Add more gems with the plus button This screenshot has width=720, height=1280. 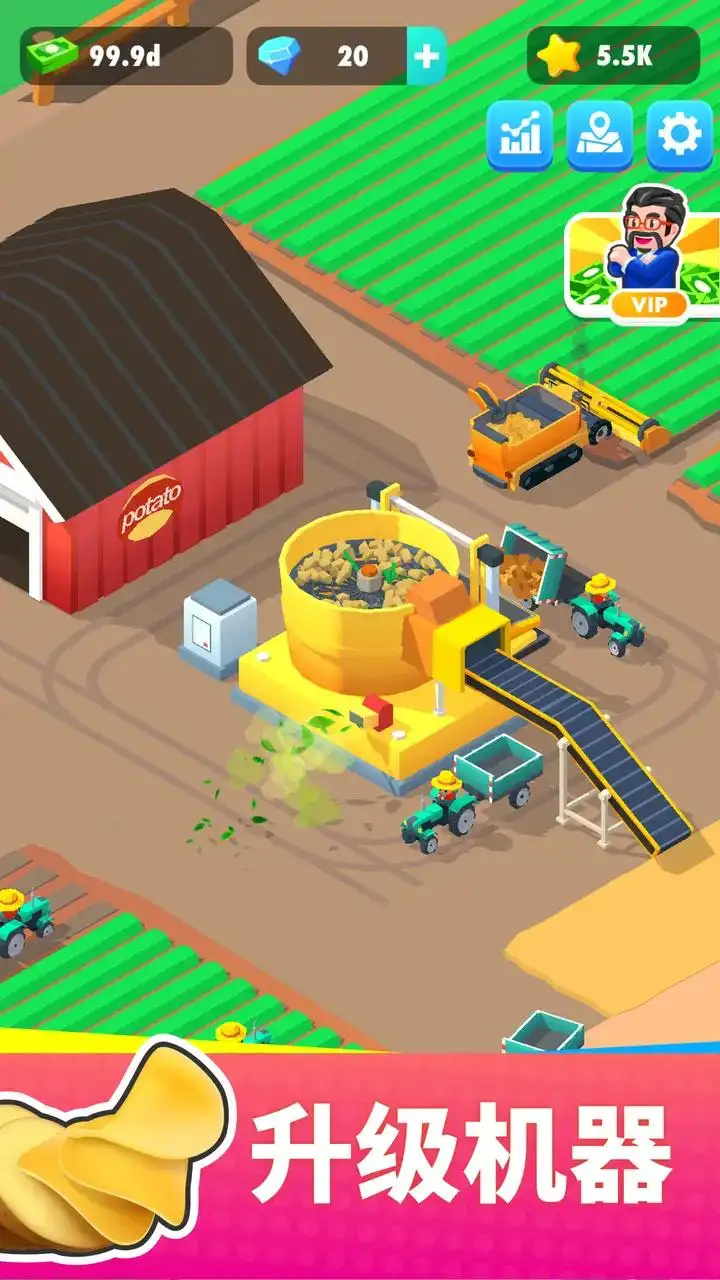click(426, 56)
